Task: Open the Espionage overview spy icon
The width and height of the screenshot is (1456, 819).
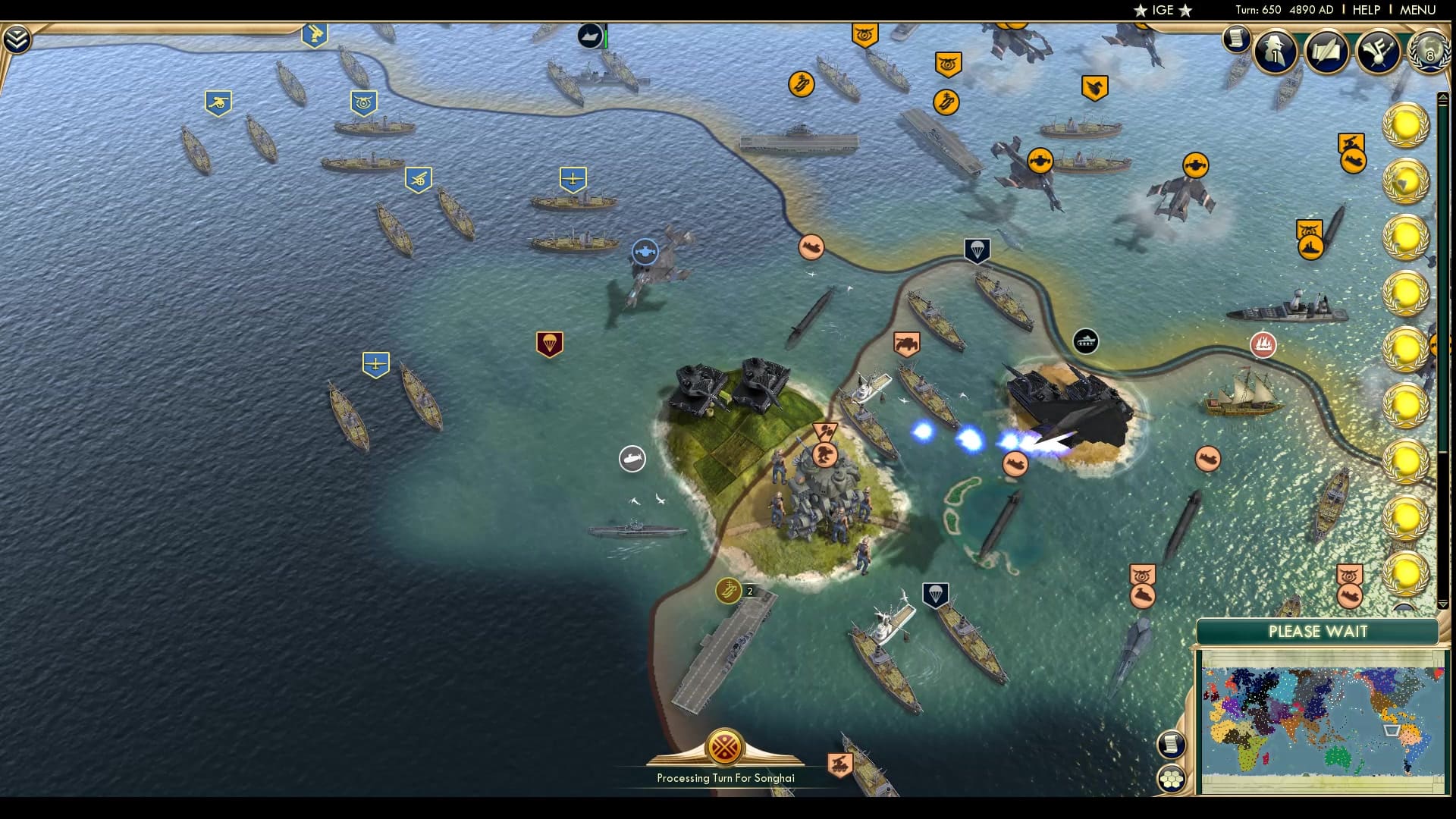Action: tap(1276, 52)
